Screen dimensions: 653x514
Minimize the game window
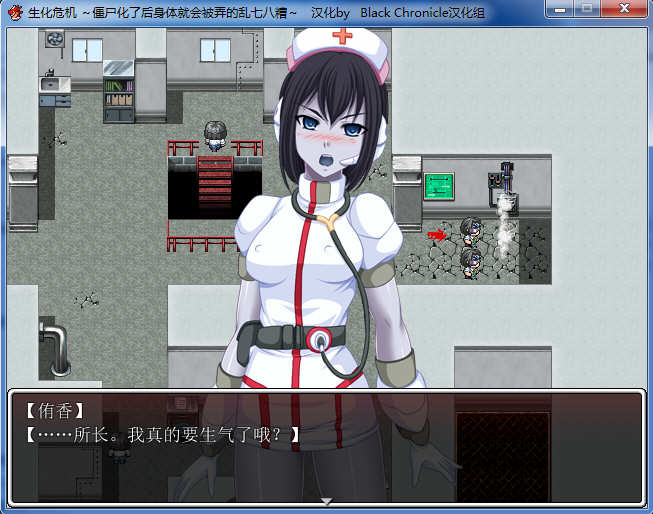pos(559,11)
